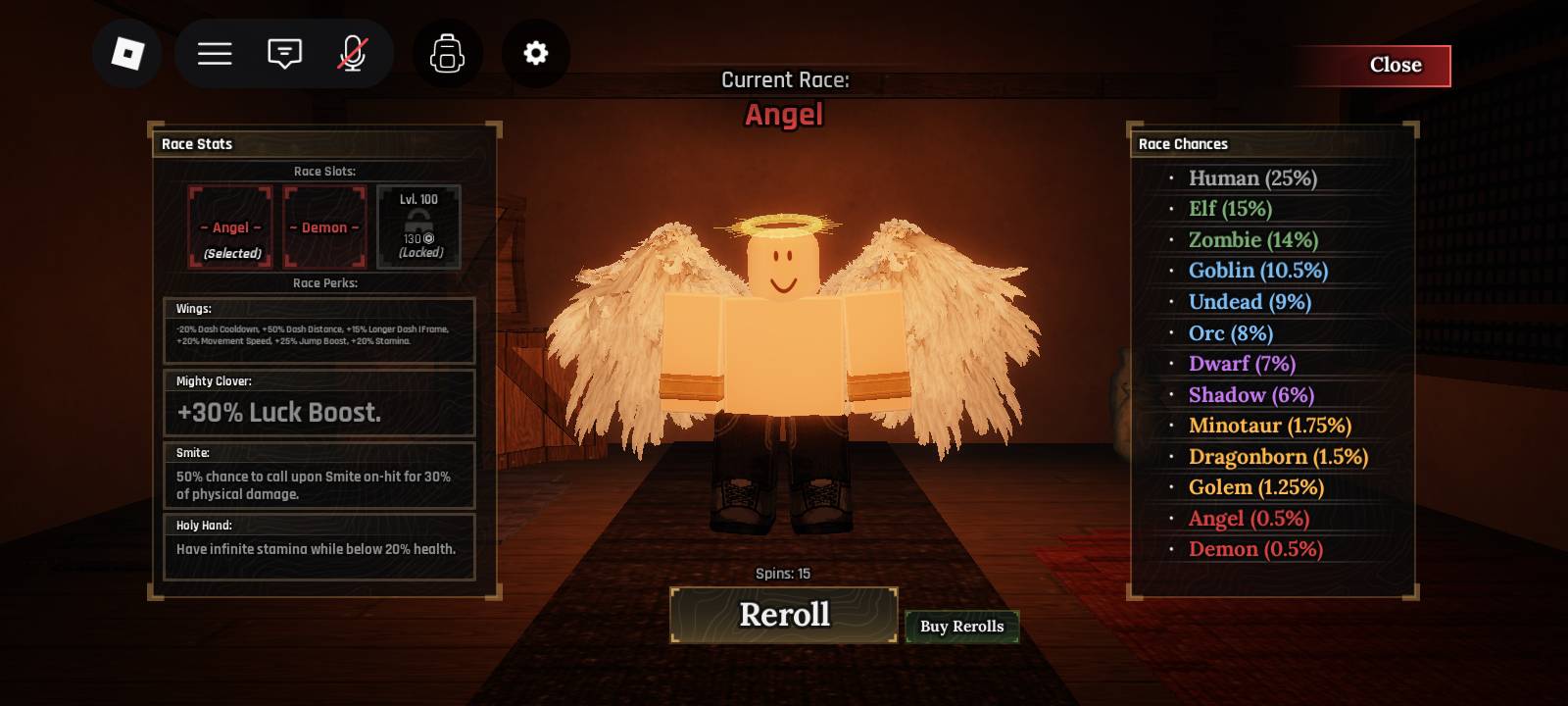Select the Dragonborn race chance entry
The image size is (1568, 706).
(1277, 456)
